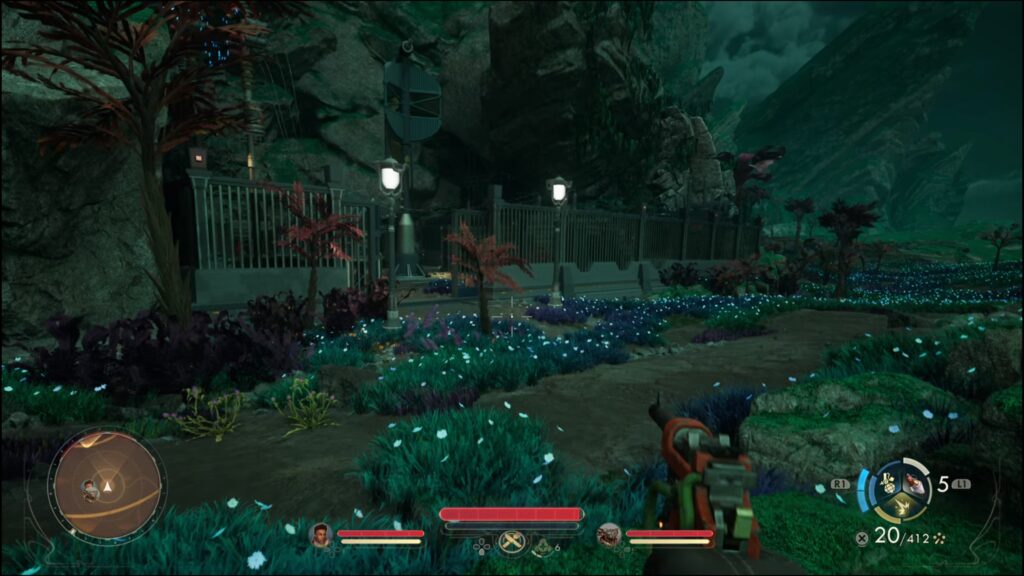Image resolution: width=1024 pixels, height=576 pixels.
Task: Use the green consumable icon showing 6
Action: (544, 545)
